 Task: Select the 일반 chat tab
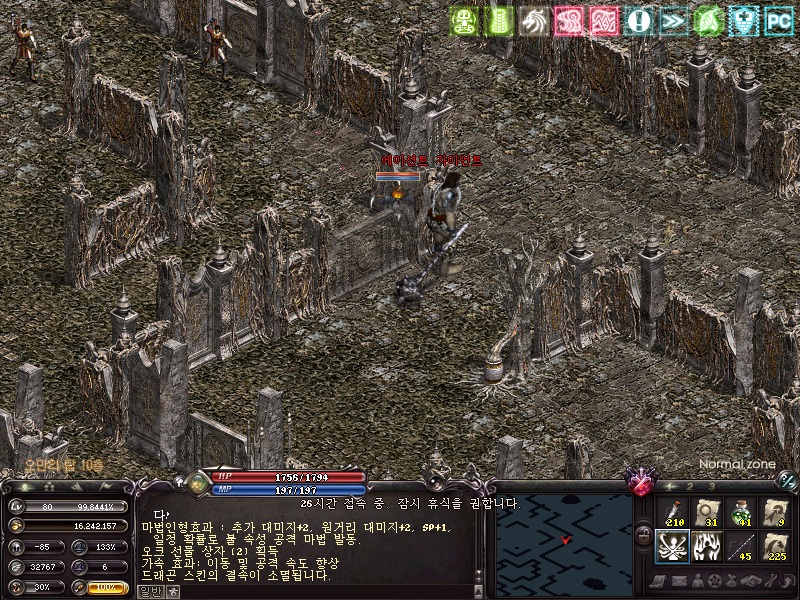point(150,591)
